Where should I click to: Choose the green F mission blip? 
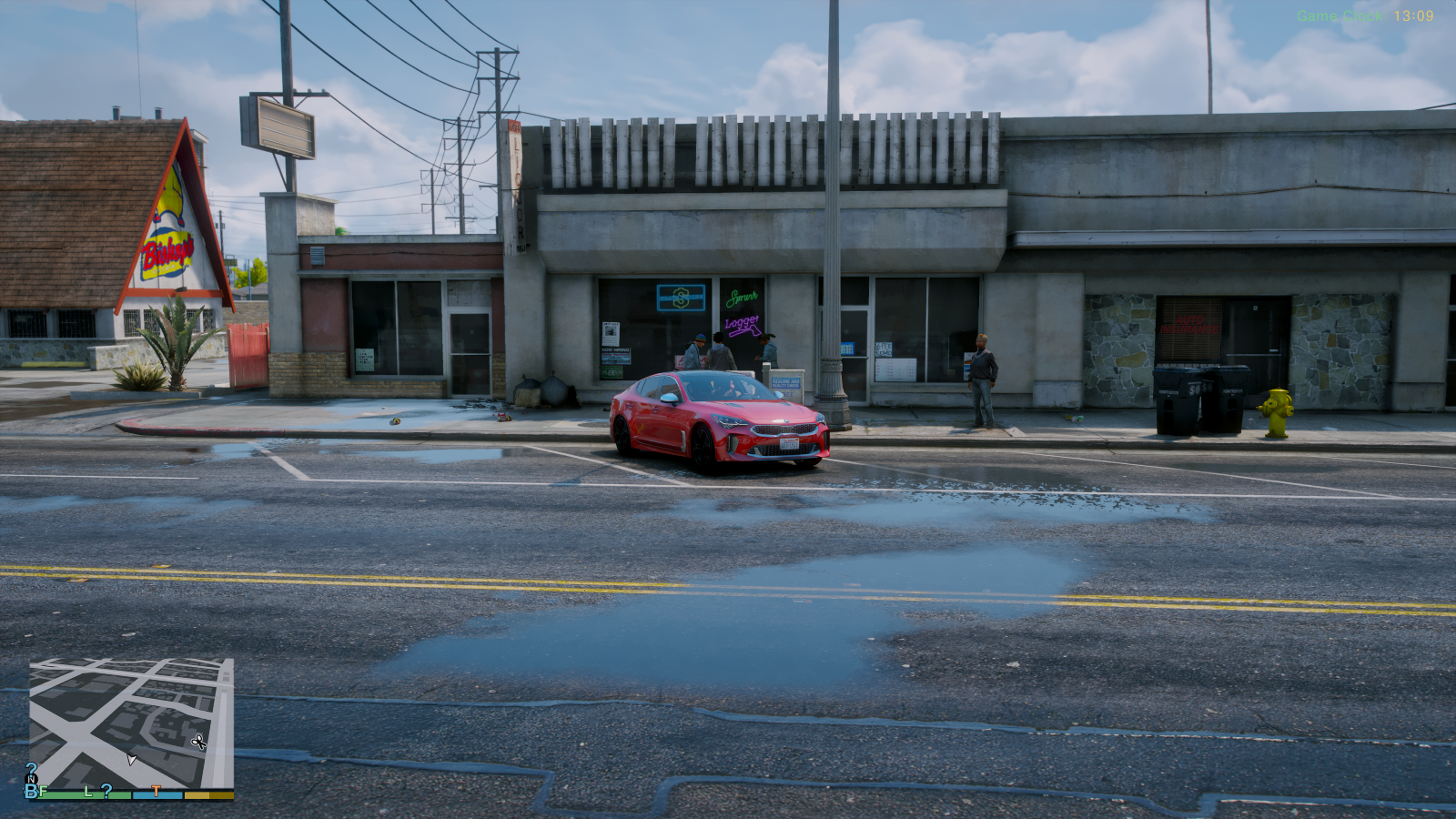[x=44, y=792]
